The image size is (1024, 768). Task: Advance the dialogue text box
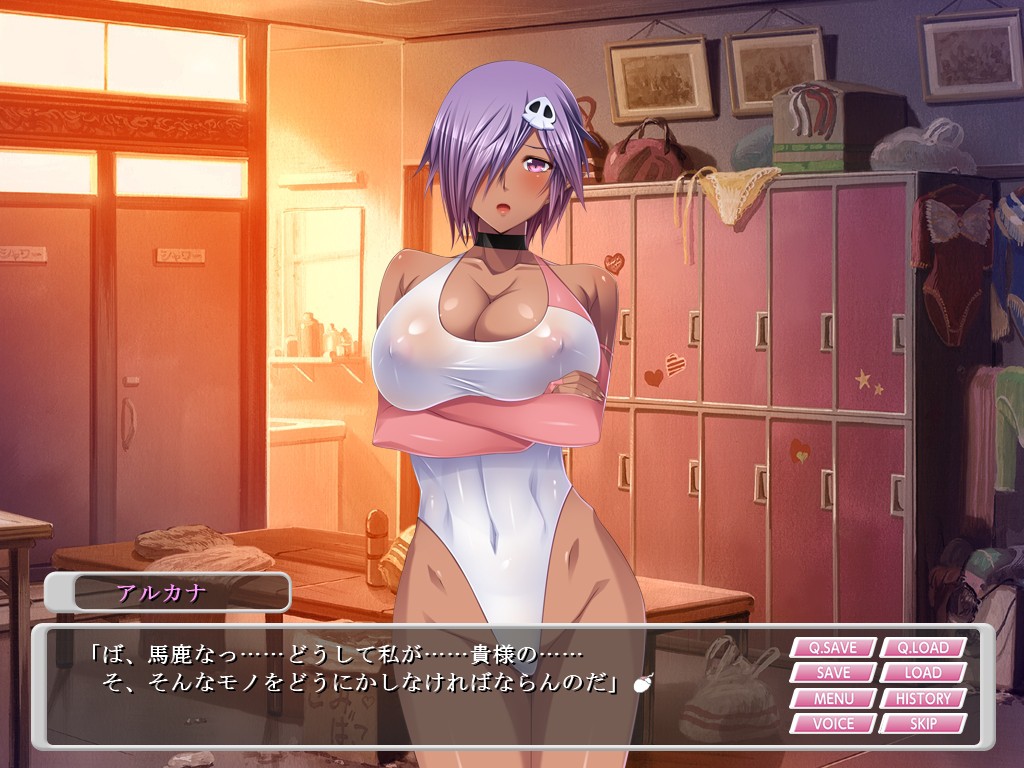(x=400, y=690)
